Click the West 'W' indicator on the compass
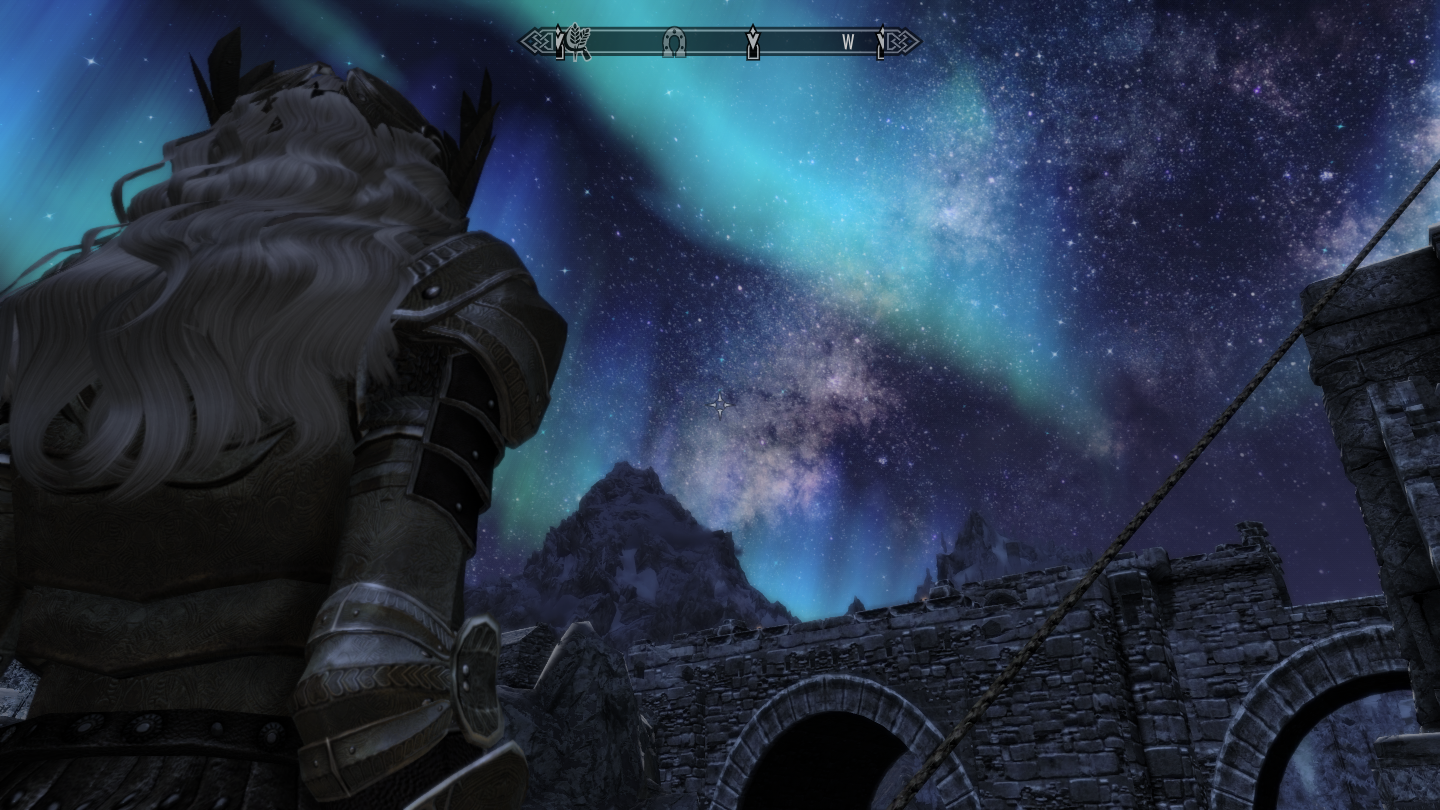This screenshot has width=1440, height=810. (848, 42)
